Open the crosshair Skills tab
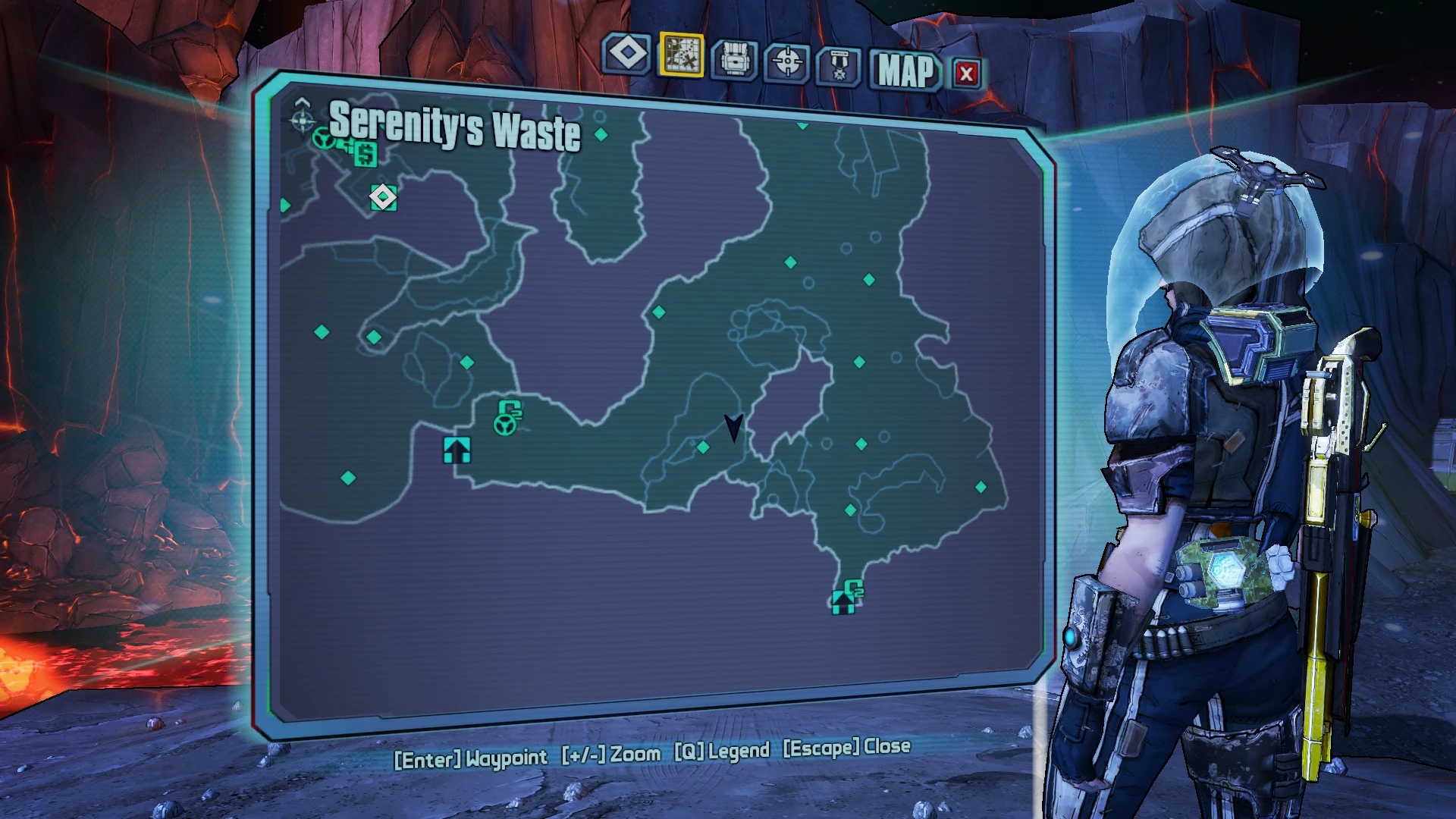Image resolution: width=1456 pixels, height=819 pixels. [787, 62]
